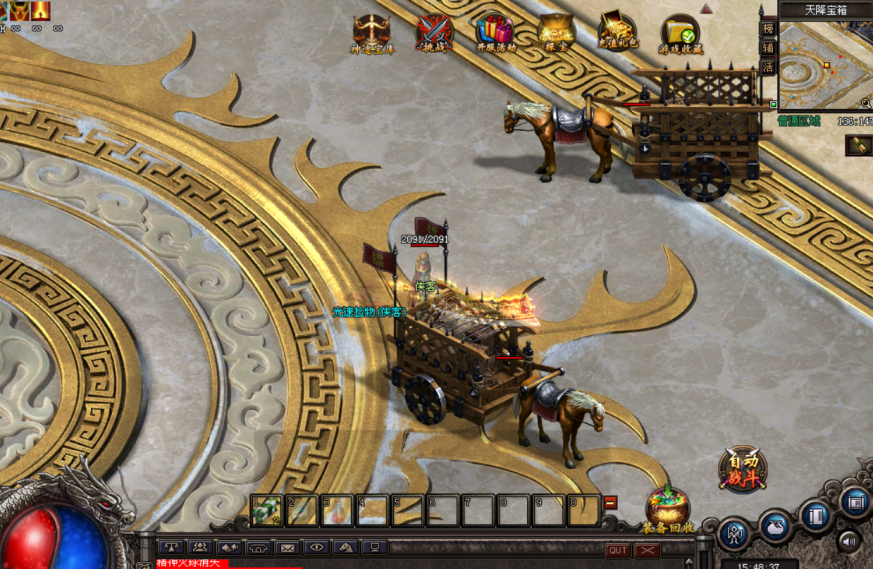The width and height of the screenshot is (873, 569).
Task: Click the red X button beside QUT
Action: coord(648,550)
